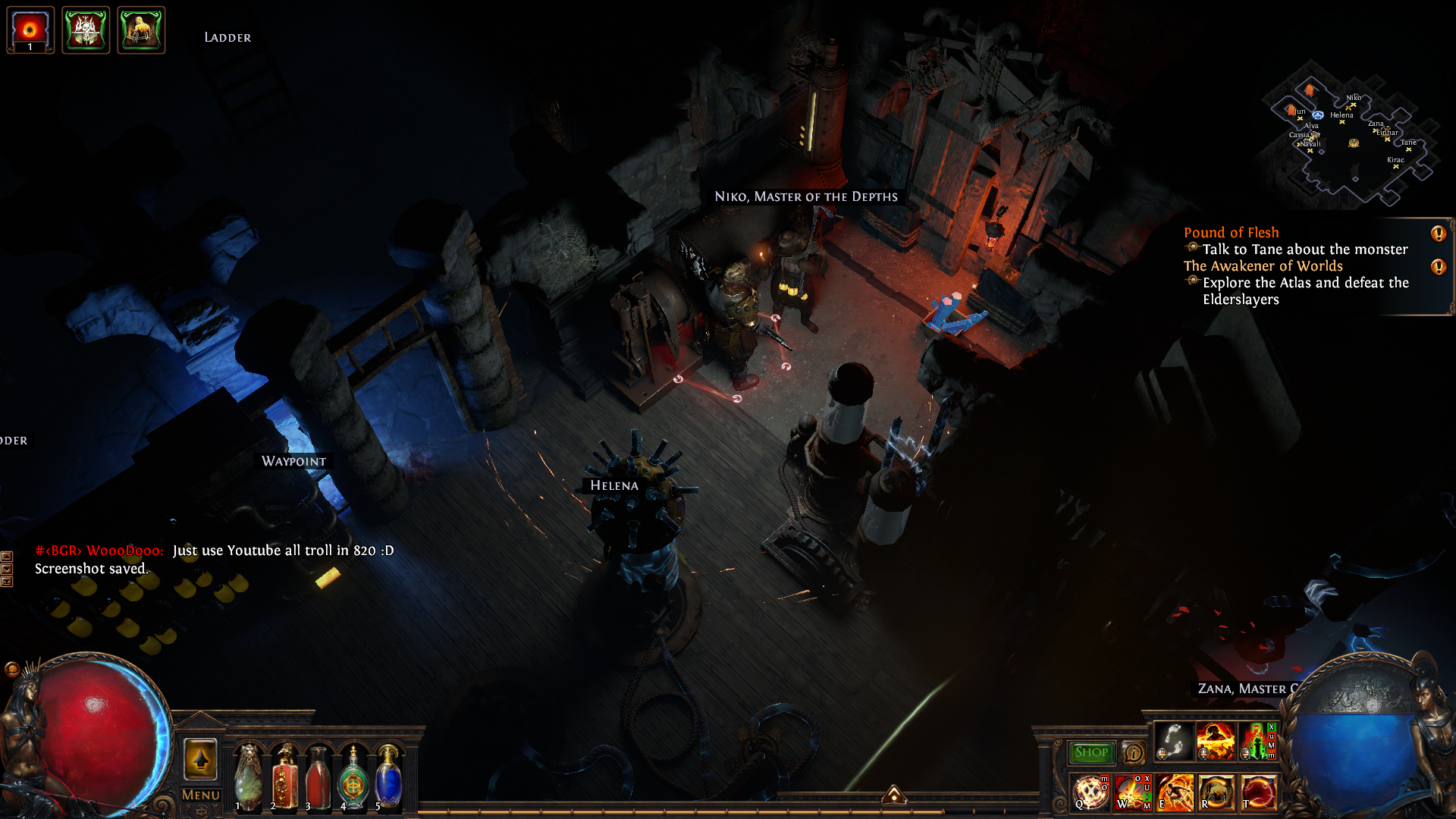The width and height of the screenshot is (1456, 819).
Task: Activate the Q skill with glowing orb
Action: [1090, 792]
